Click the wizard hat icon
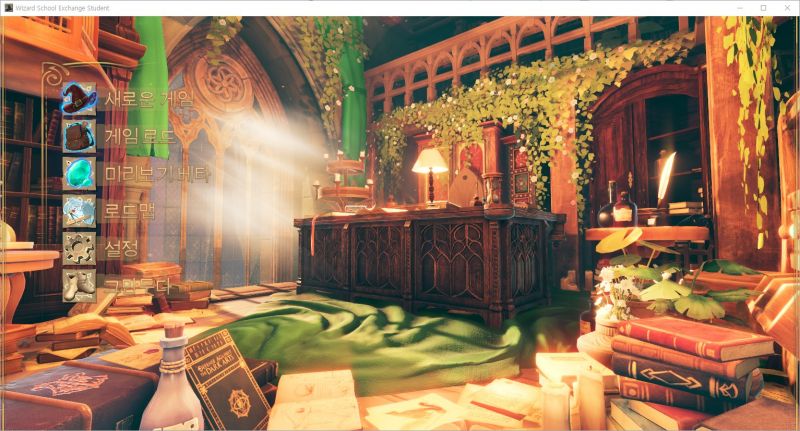 click(79, 99)
